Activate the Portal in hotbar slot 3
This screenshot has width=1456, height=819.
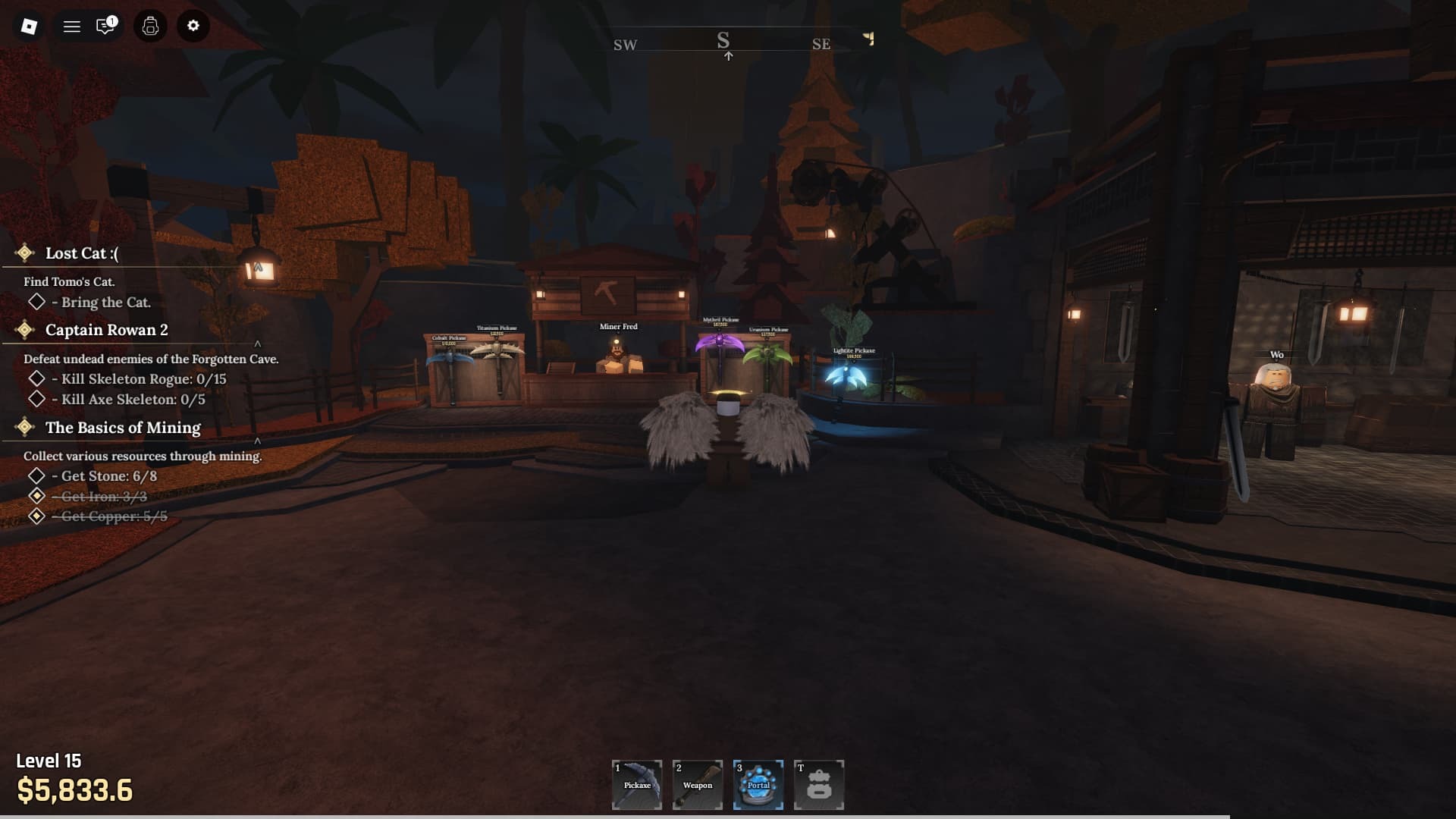click(758, 785)
